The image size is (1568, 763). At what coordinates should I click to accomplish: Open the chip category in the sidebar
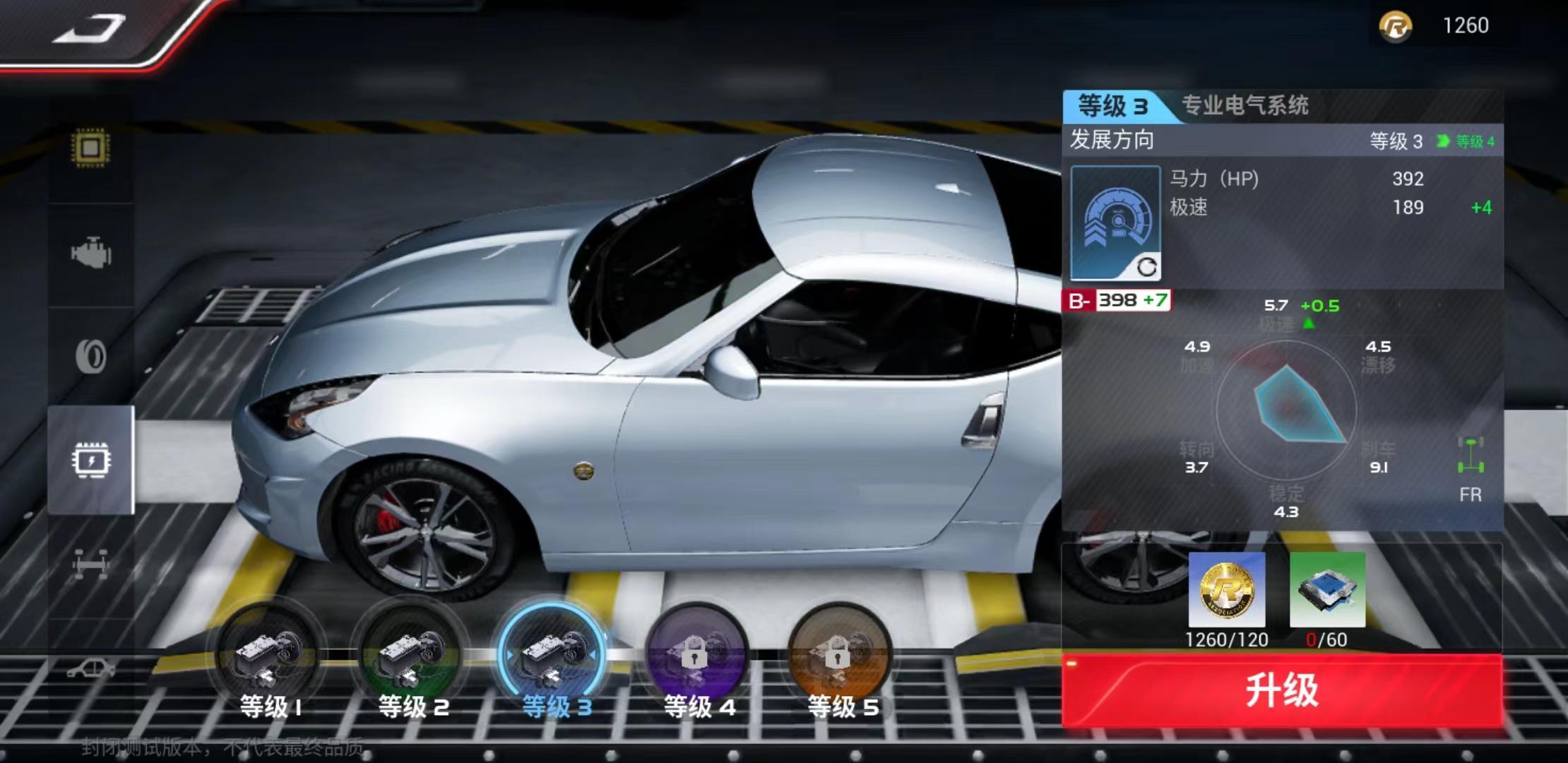(x=90, y=148)
